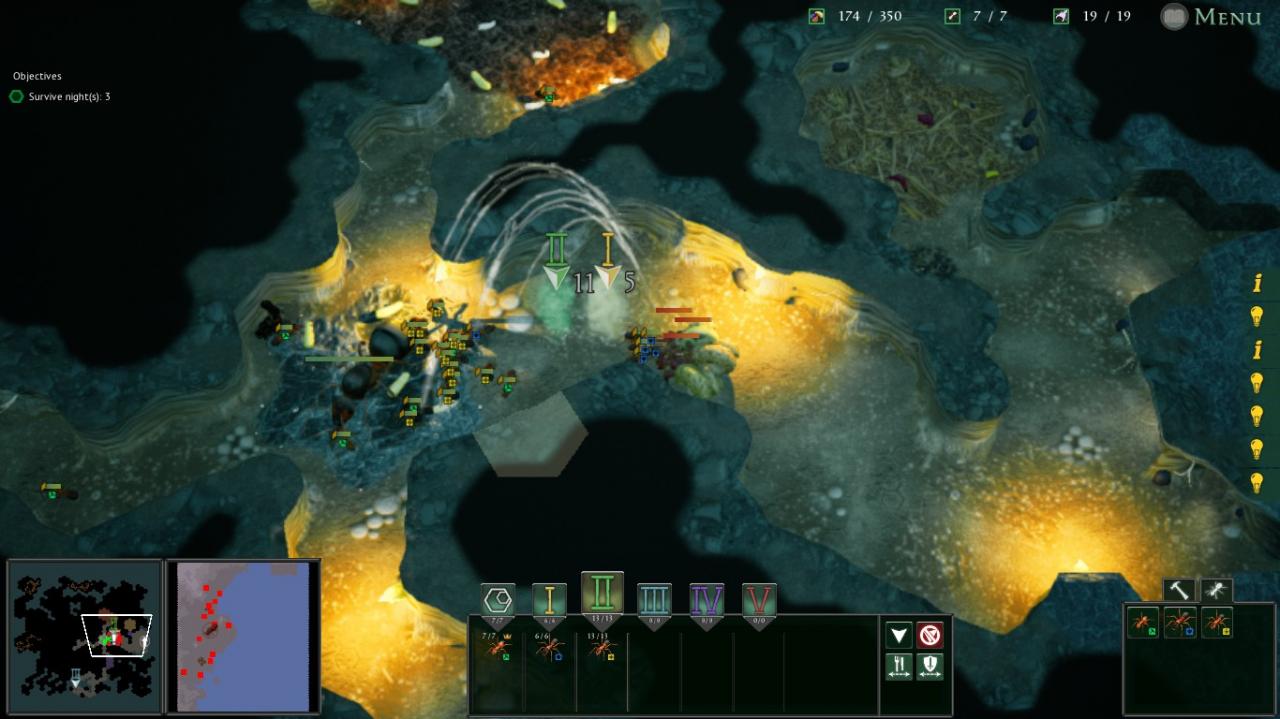Click the underground nest minimap
Screen dimensions: 1280x719
point(84,636)
